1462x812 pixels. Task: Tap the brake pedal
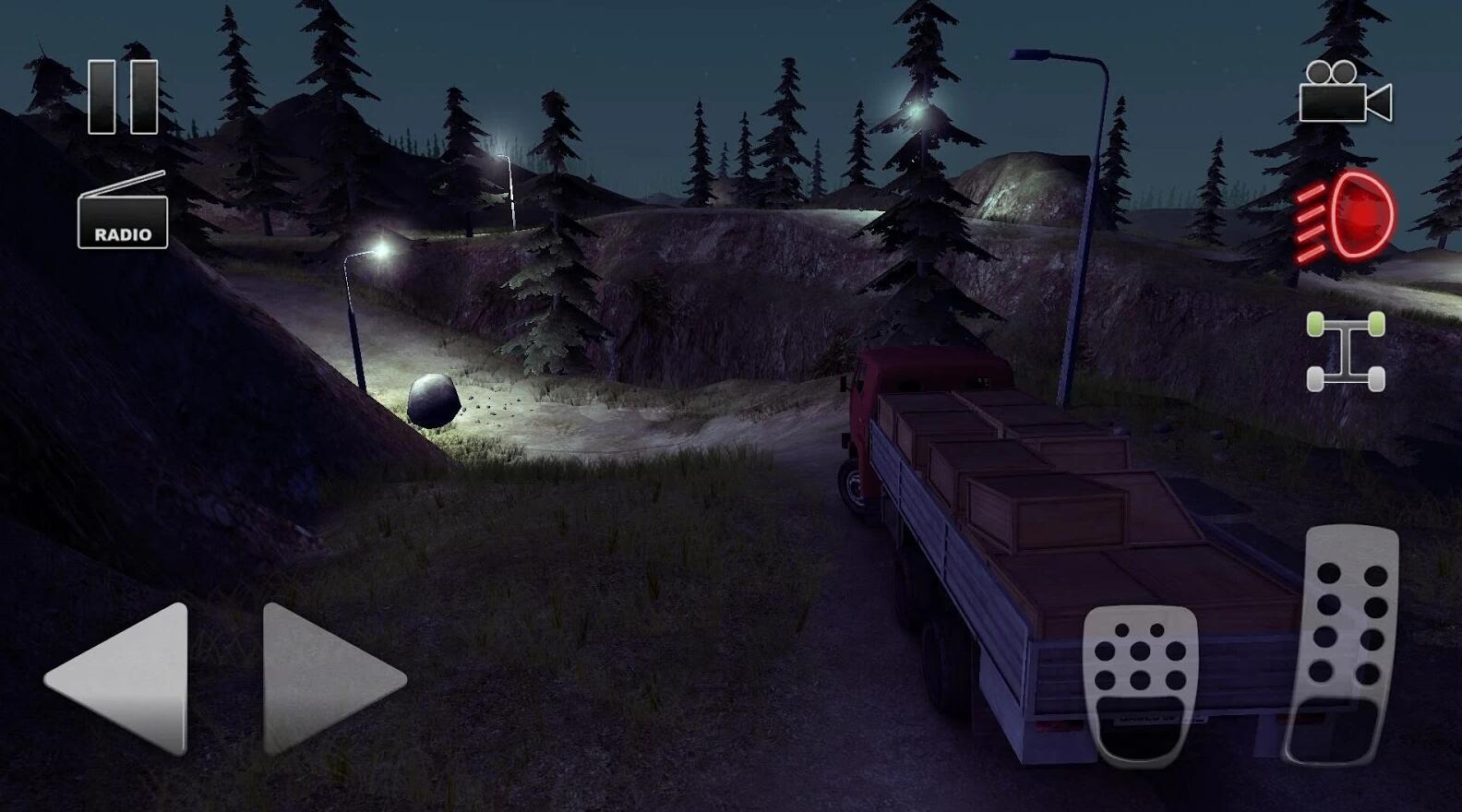[1141, 683]
